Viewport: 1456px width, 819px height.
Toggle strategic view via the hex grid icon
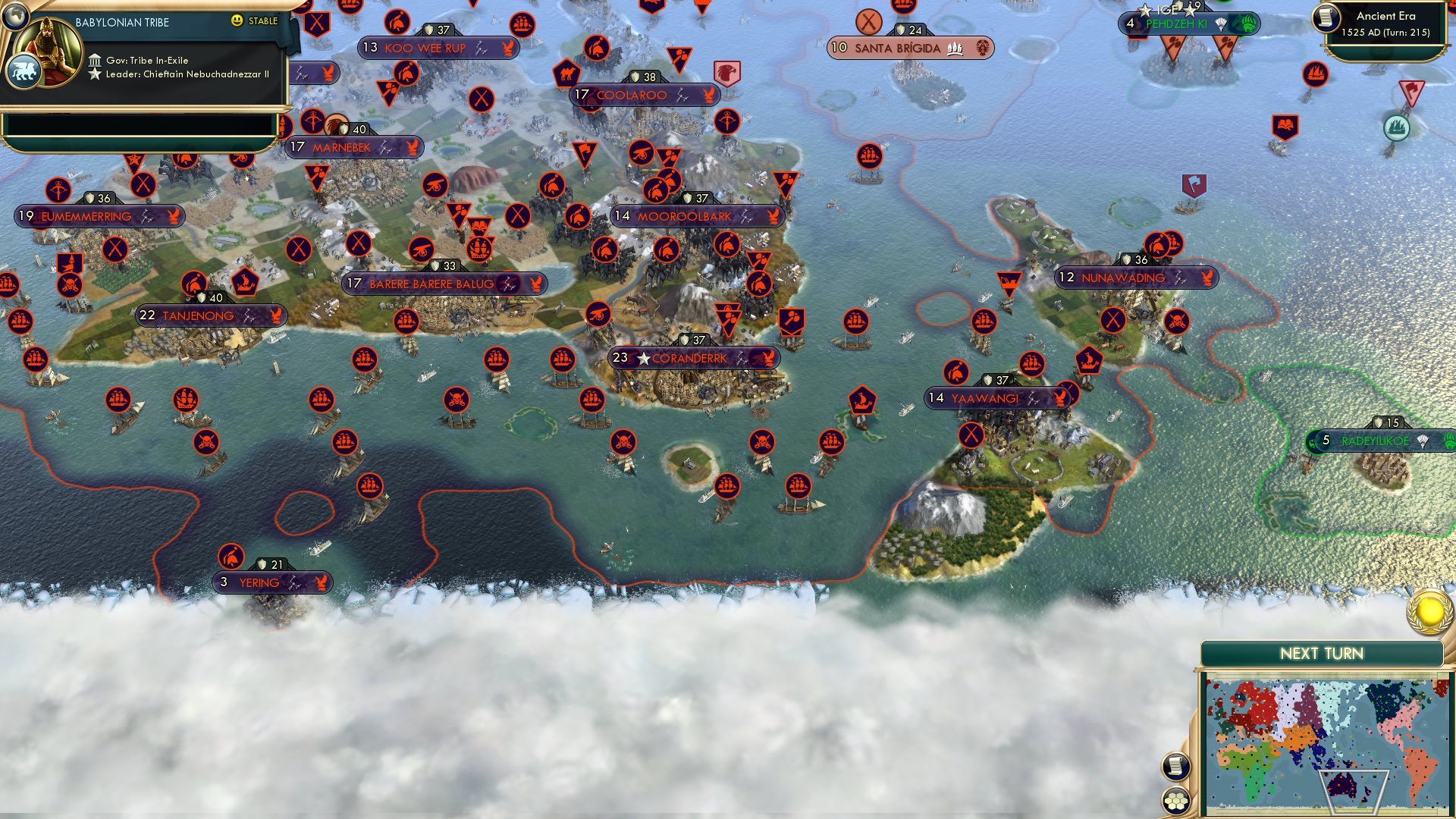point(1176,802)
